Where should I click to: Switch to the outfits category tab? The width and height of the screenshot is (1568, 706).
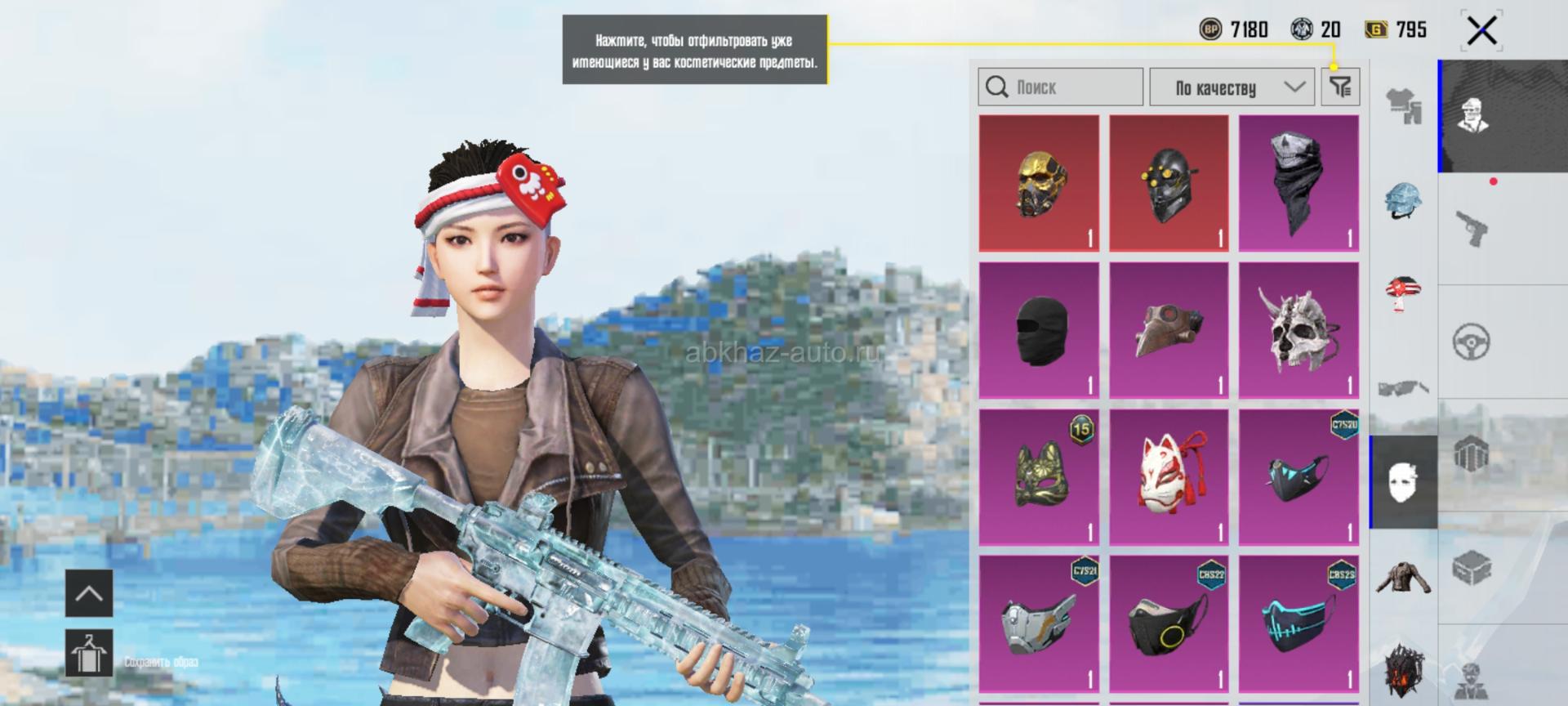[1403, 106]
